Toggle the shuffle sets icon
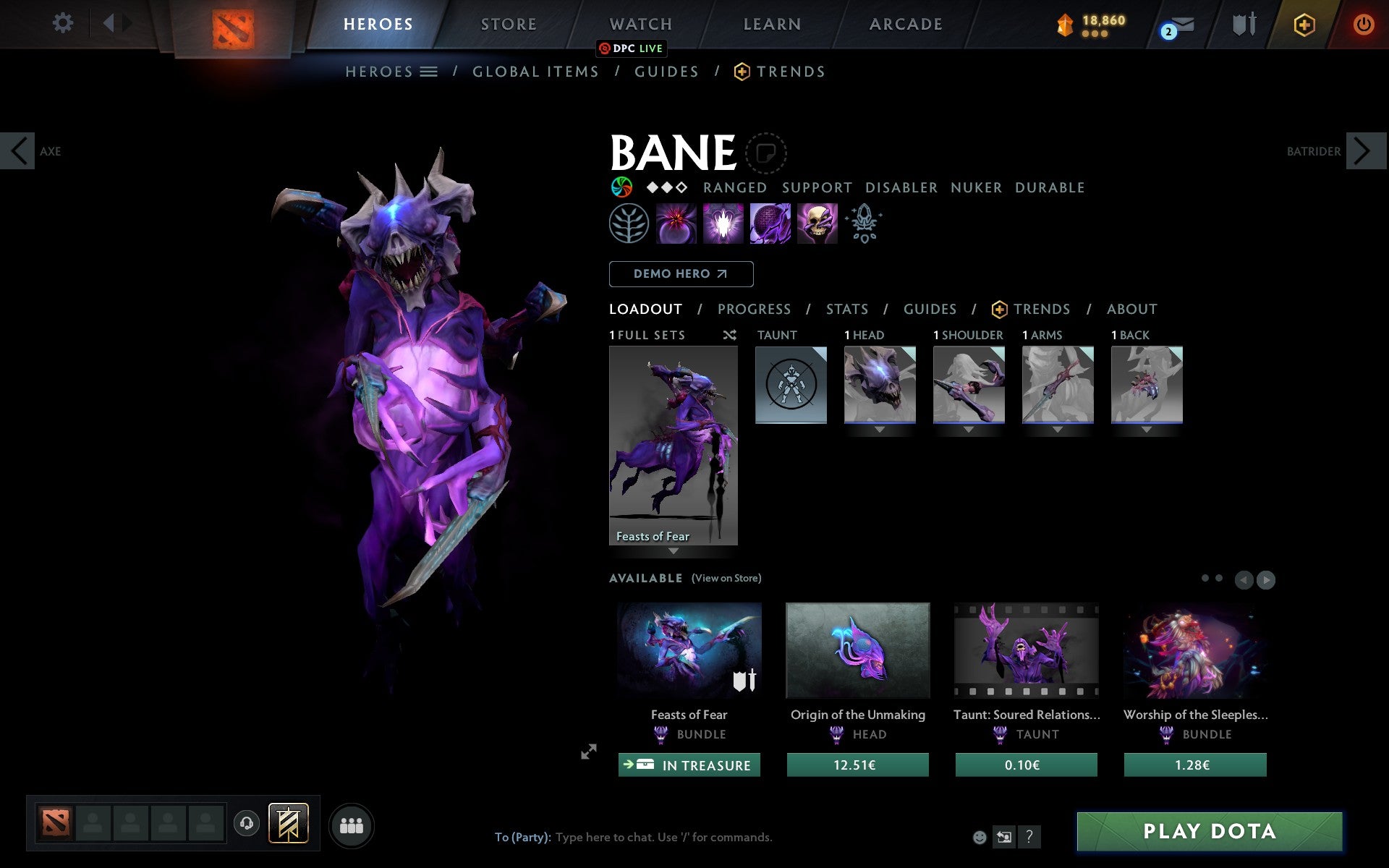The image size is (1389, 868). pos(730,335)
